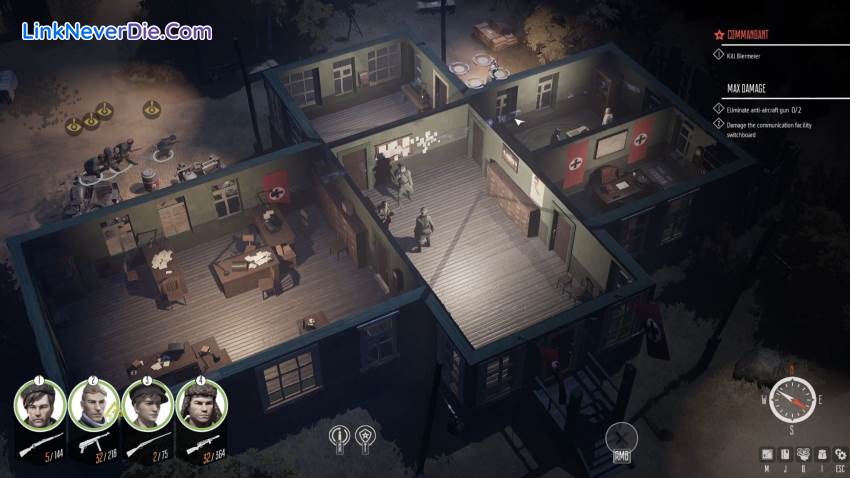Click the compass dial

tap(792, 399)
